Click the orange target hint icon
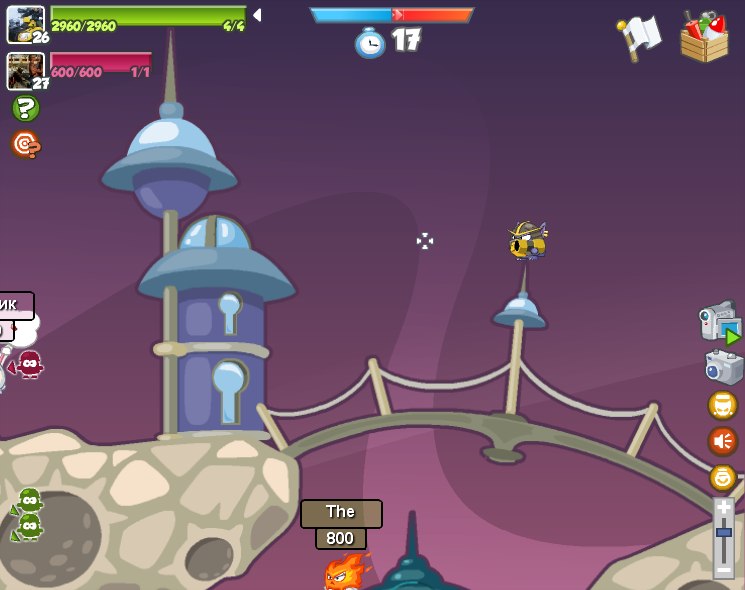745x590 pixels. click(26, 145)
